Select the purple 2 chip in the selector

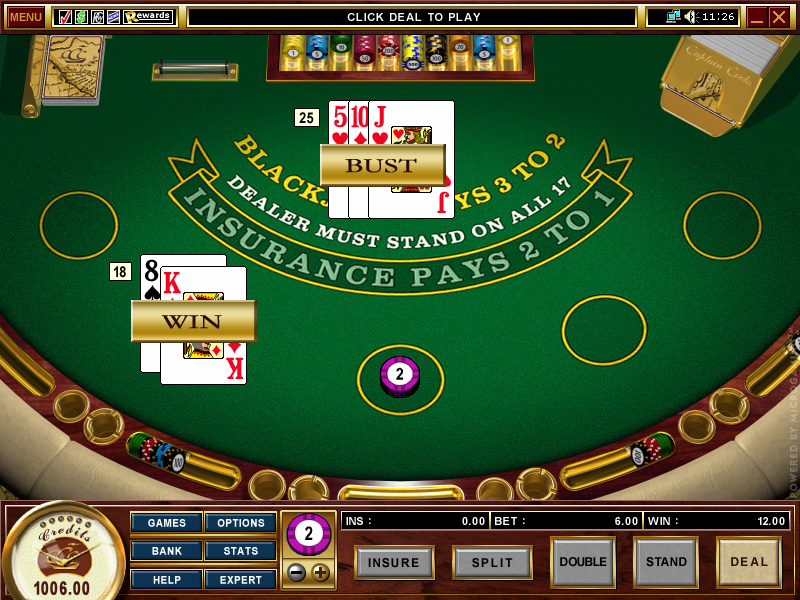308,535
